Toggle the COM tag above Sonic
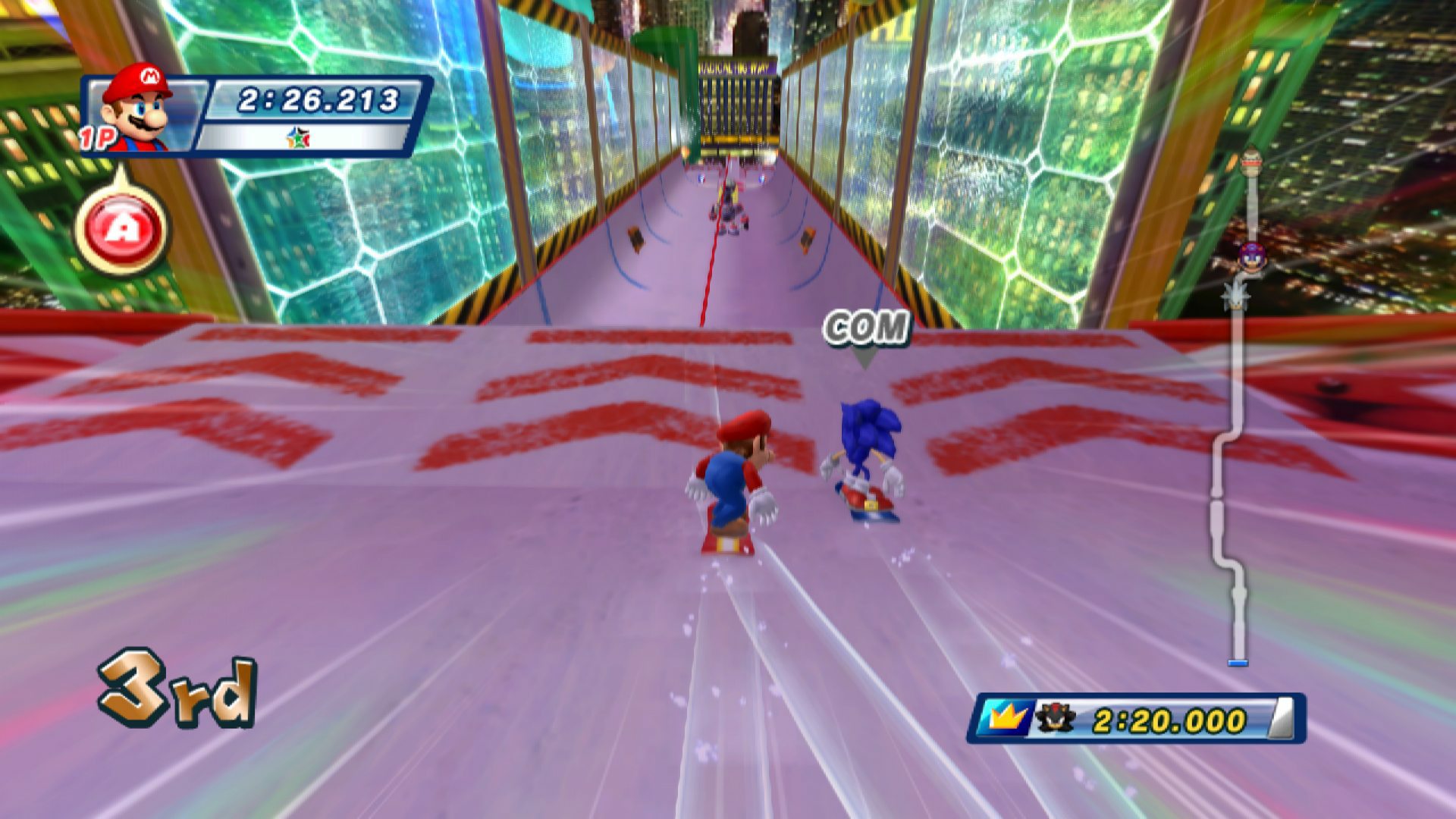 point(867,328)
